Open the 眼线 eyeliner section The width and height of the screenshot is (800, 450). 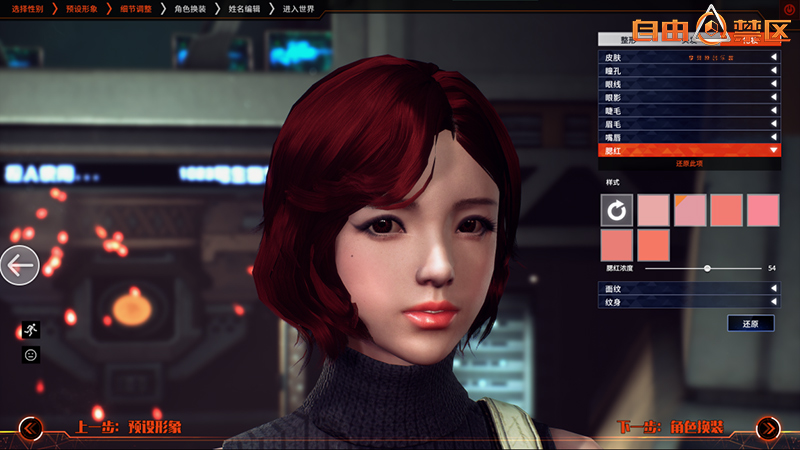tap(689, 84)
